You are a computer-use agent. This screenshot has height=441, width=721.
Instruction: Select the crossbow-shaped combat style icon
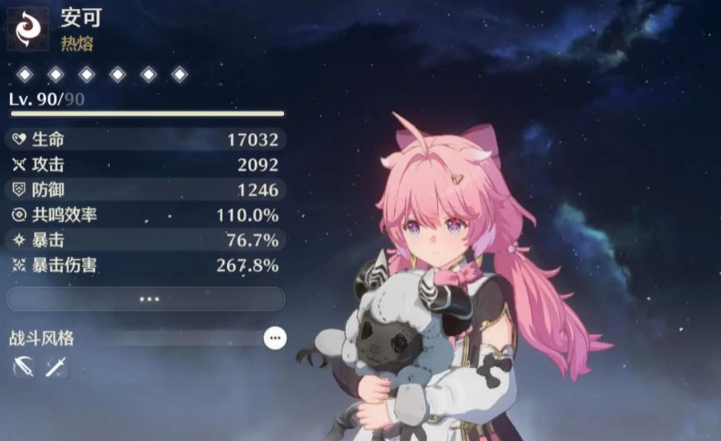pos(23,367)
